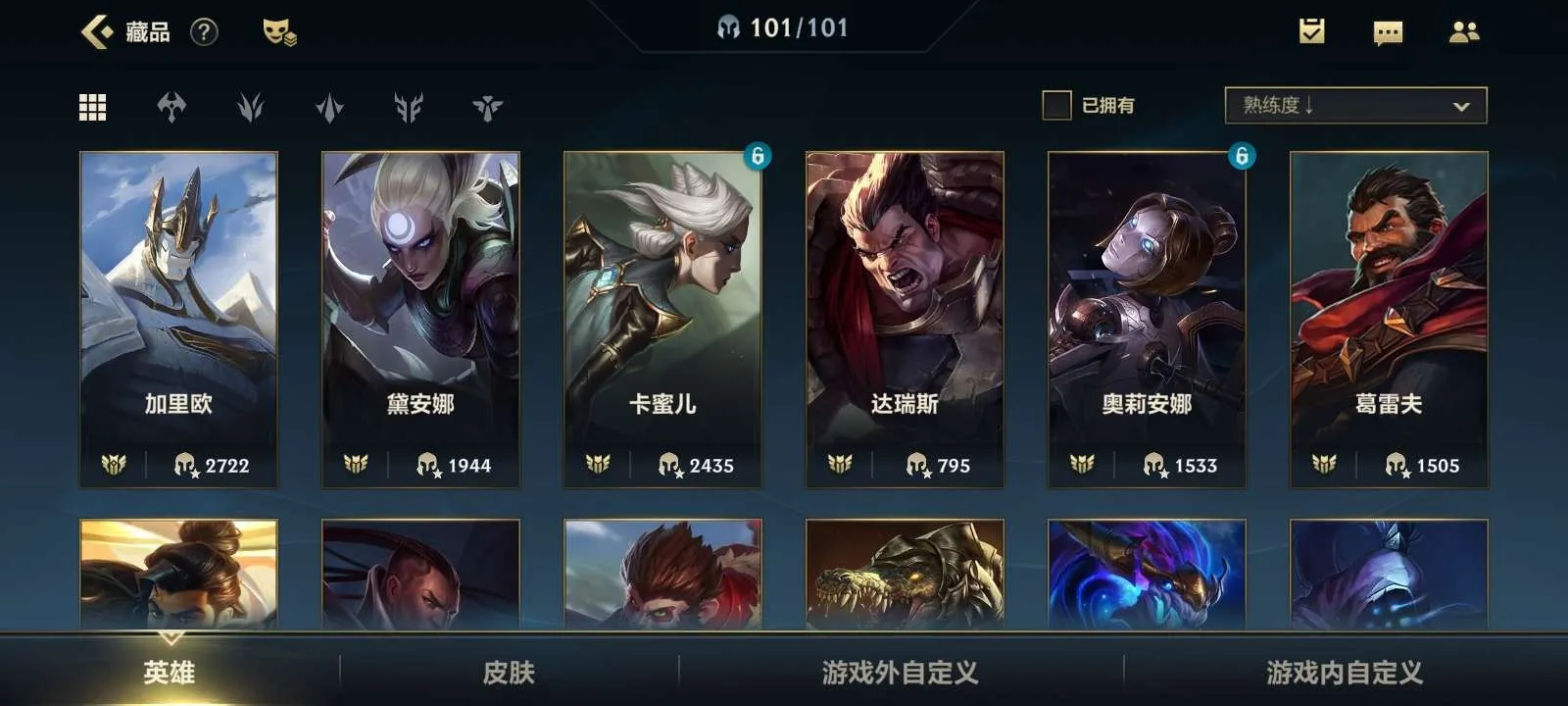
Task: Switch to the 皮肤 tab
Action: click(x=509, y=673)
